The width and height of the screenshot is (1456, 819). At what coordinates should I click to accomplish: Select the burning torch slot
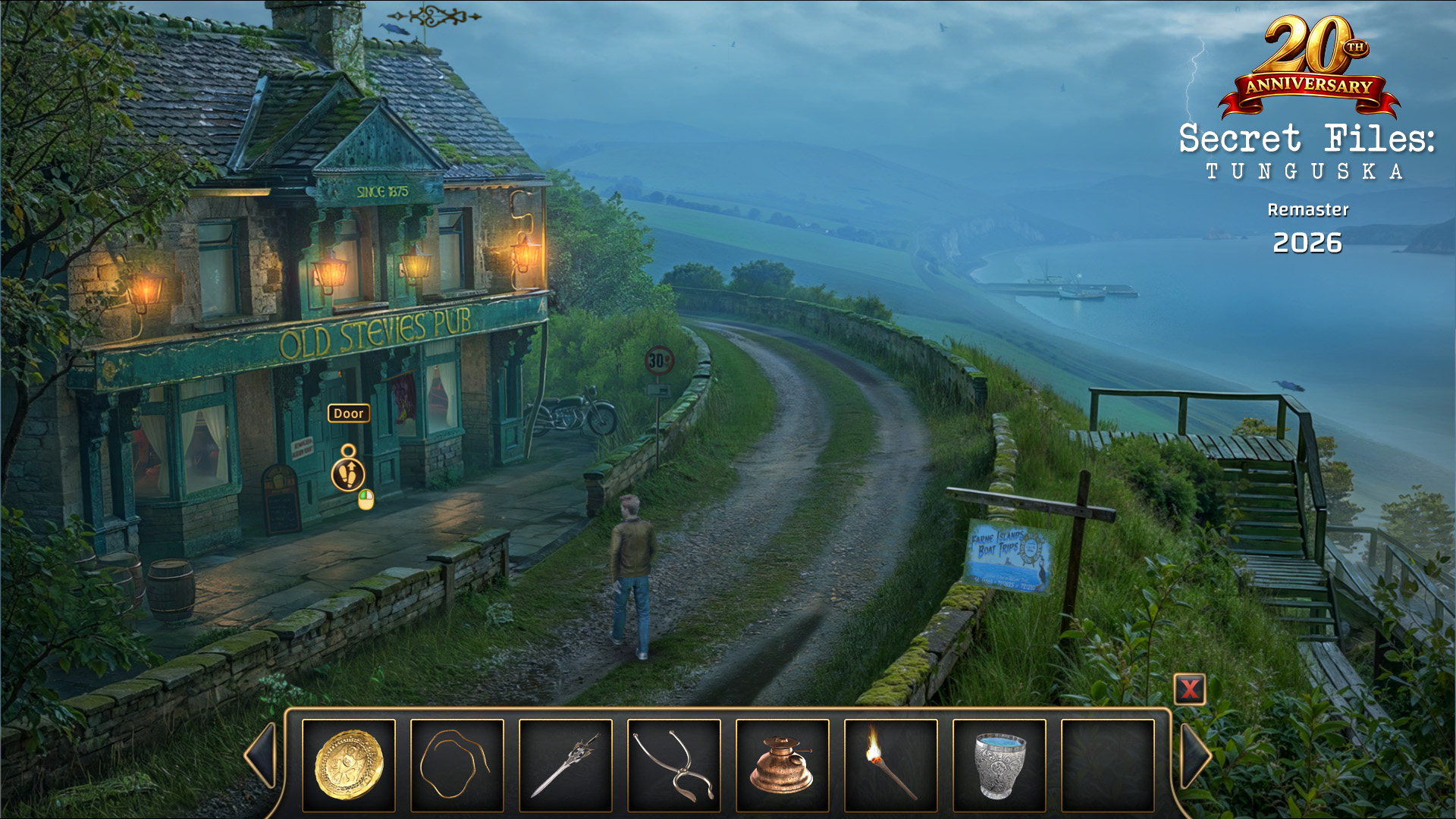891,764
